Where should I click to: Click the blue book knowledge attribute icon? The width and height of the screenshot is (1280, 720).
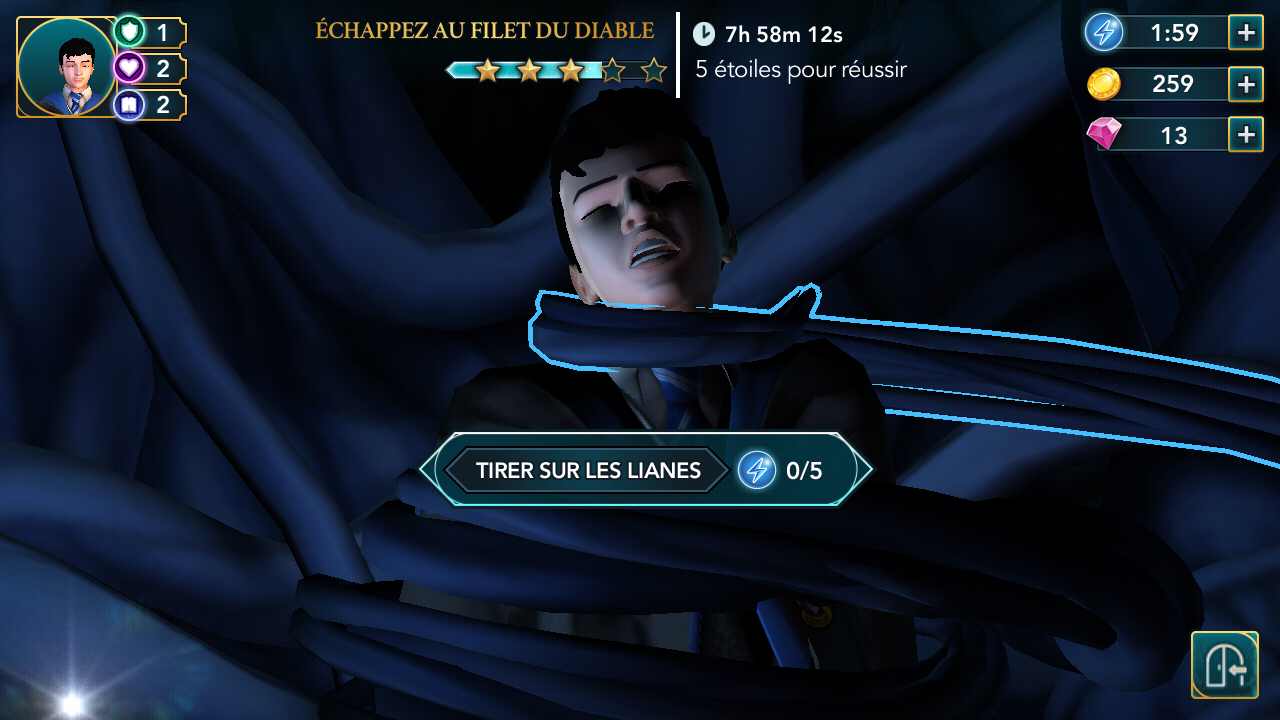128,103
